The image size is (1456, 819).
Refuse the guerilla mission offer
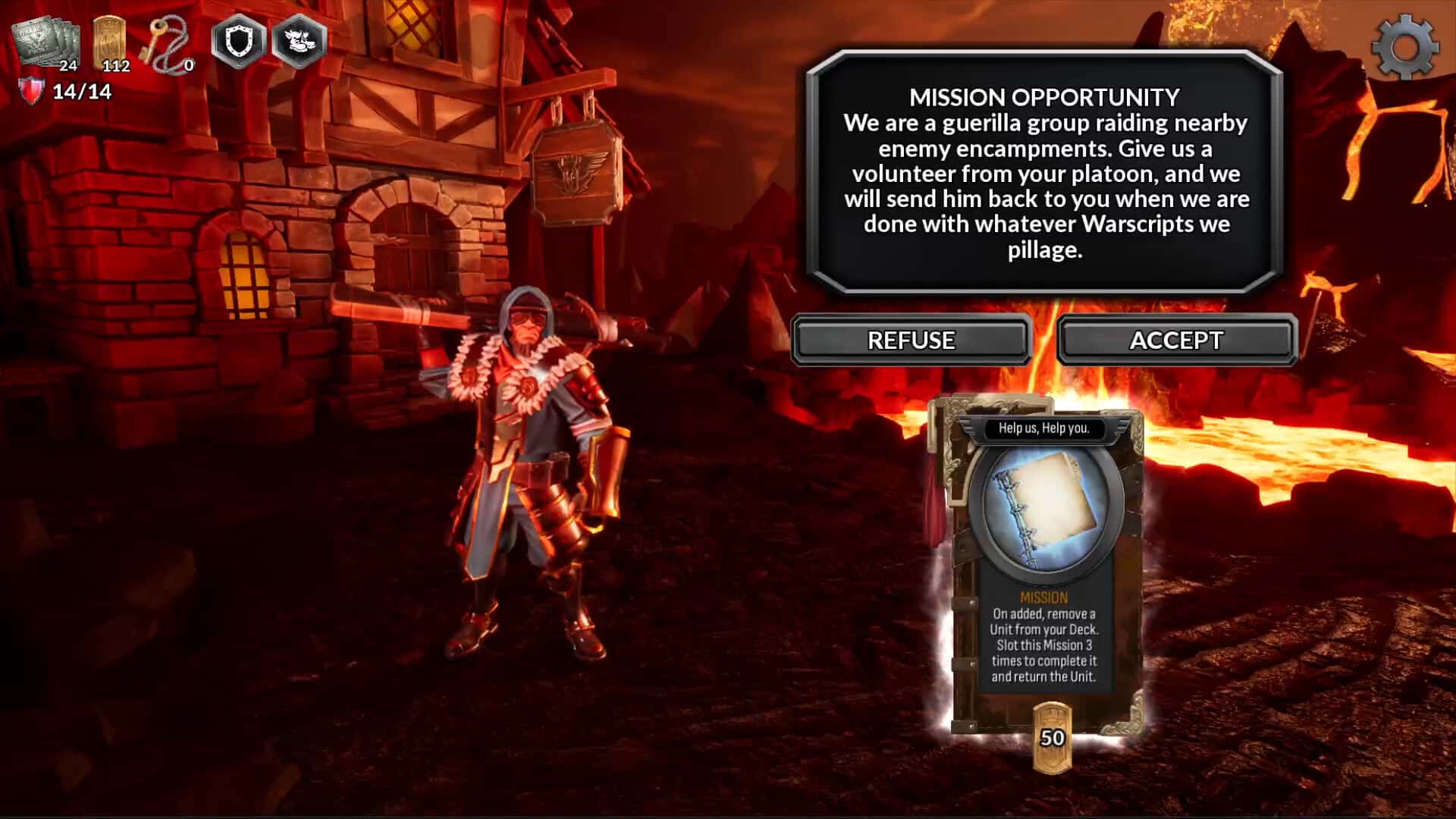pos(911,340)
